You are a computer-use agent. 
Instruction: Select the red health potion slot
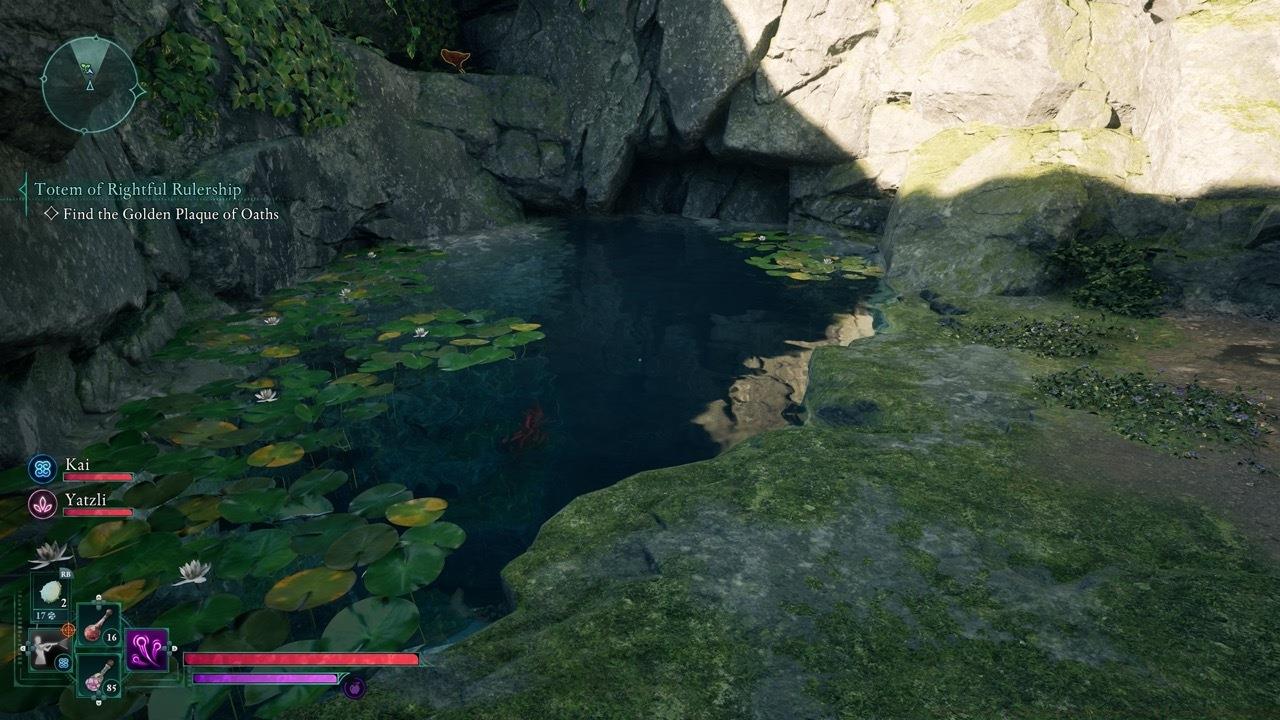[96, 631]
